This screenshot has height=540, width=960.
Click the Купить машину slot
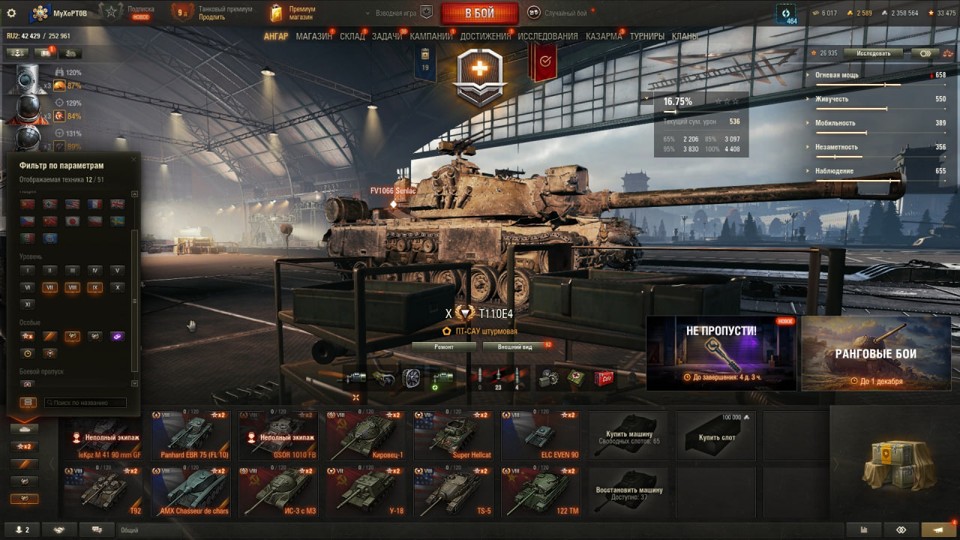627,435
